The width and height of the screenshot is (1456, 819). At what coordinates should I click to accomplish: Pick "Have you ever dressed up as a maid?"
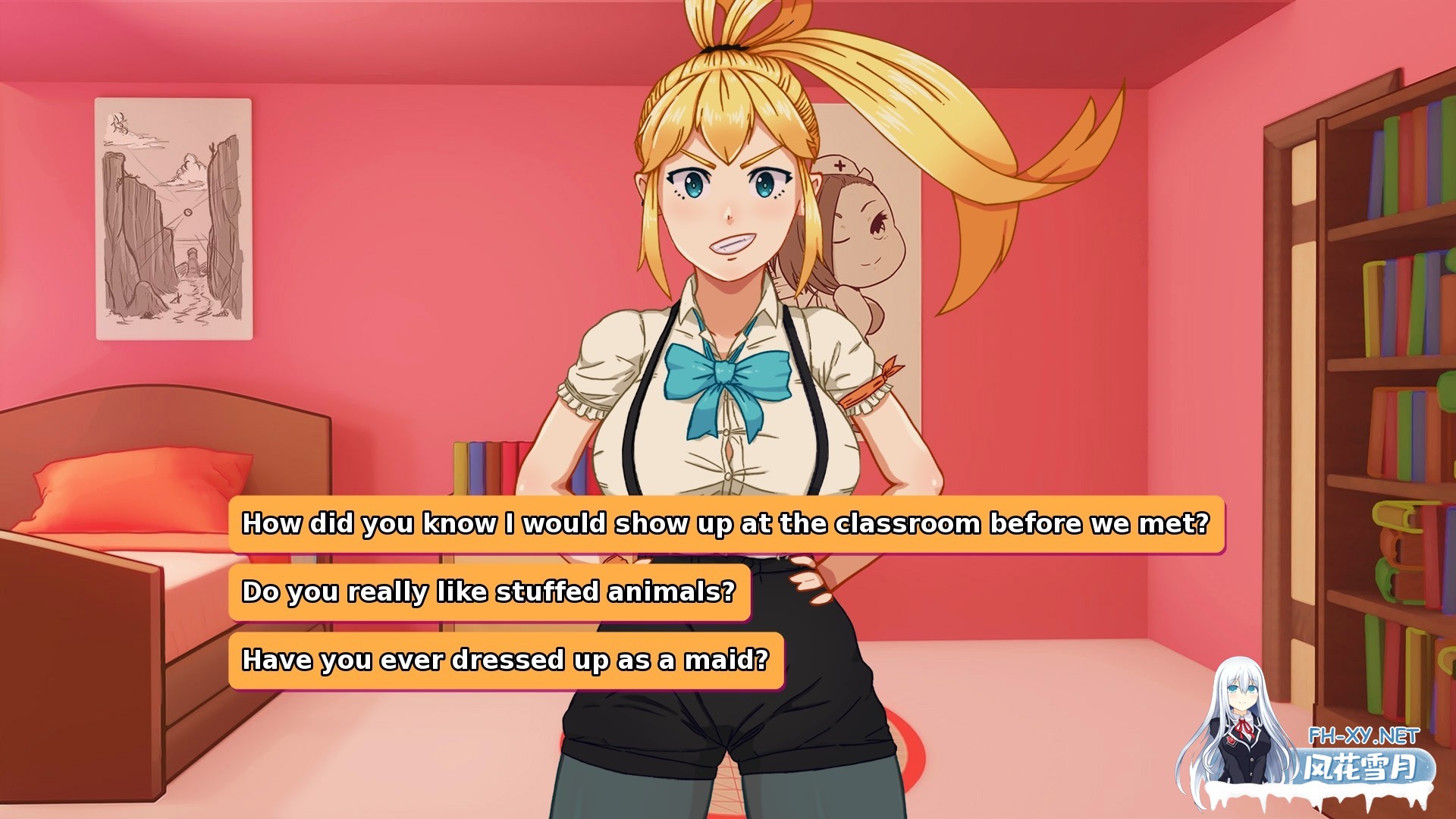click(x=507, y=660)
